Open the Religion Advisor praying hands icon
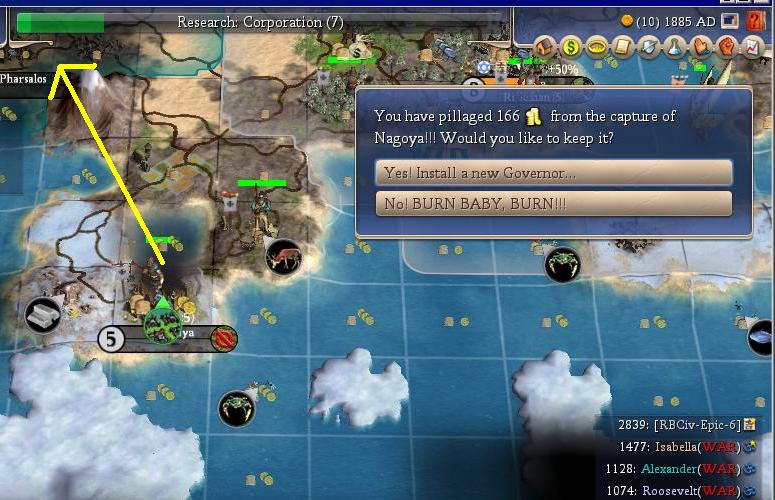The width and height of the screenshot is (775, 500). [701, 46]
